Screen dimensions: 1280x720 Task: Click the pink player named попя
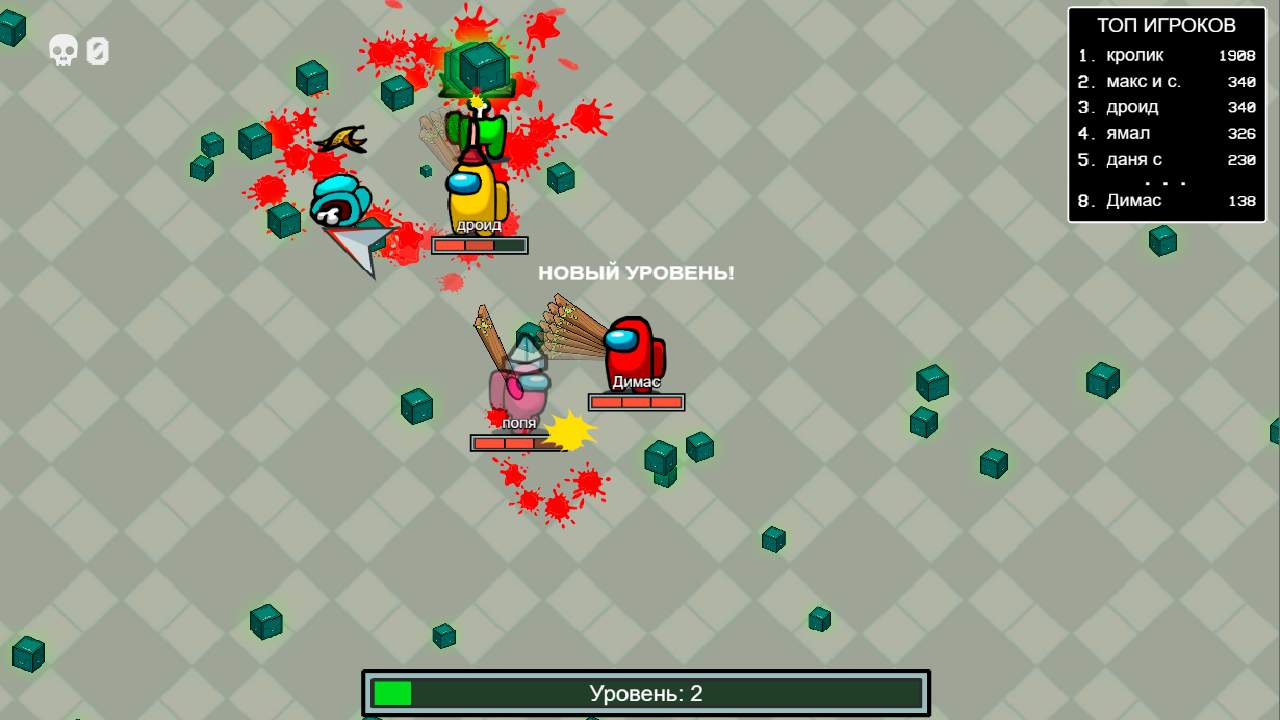(x=520, y=385)
